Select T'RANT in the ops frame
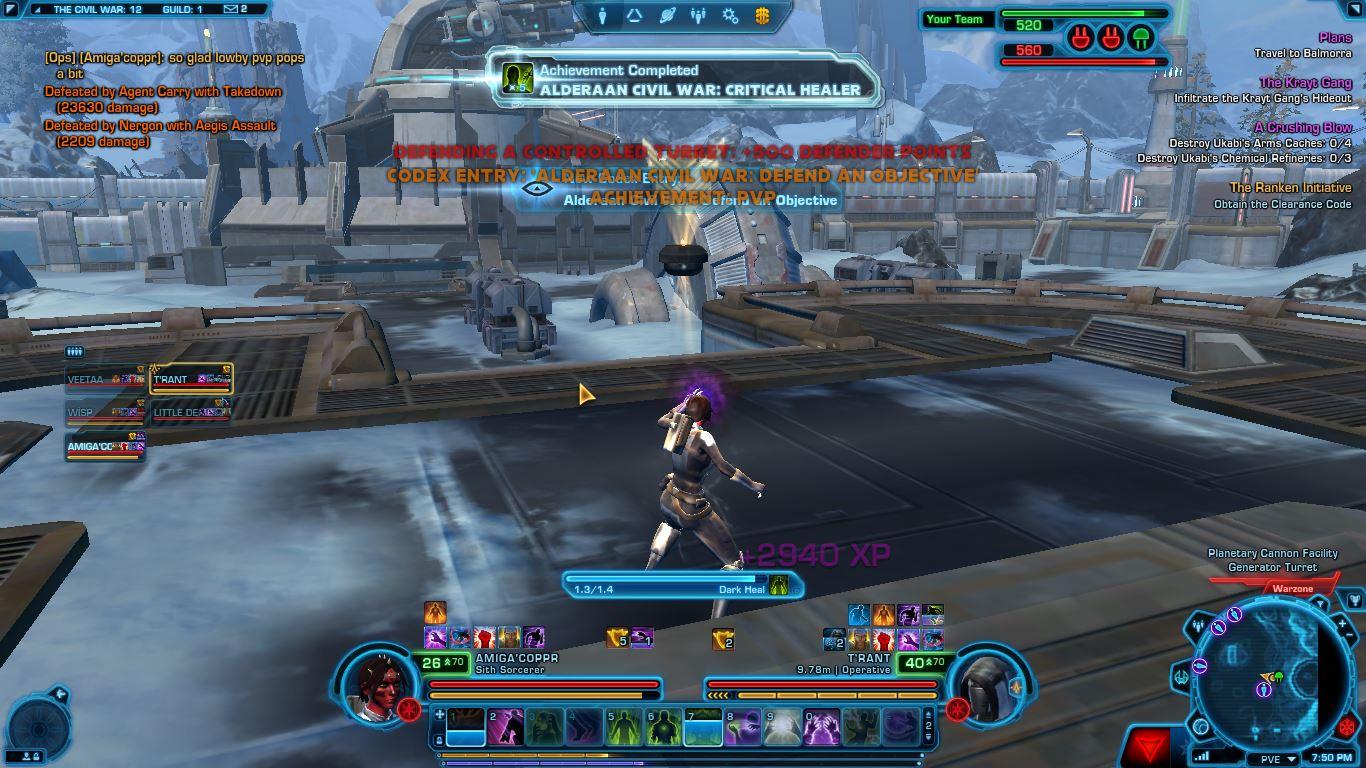 tap(190, 380)
